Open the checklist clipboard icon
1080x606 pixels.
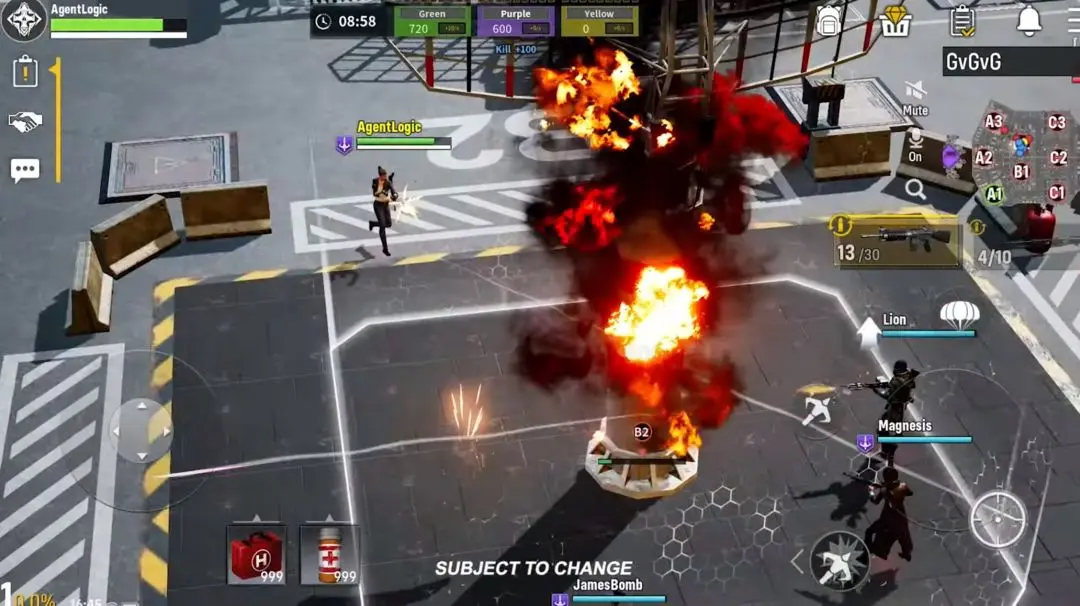(962, 20)
